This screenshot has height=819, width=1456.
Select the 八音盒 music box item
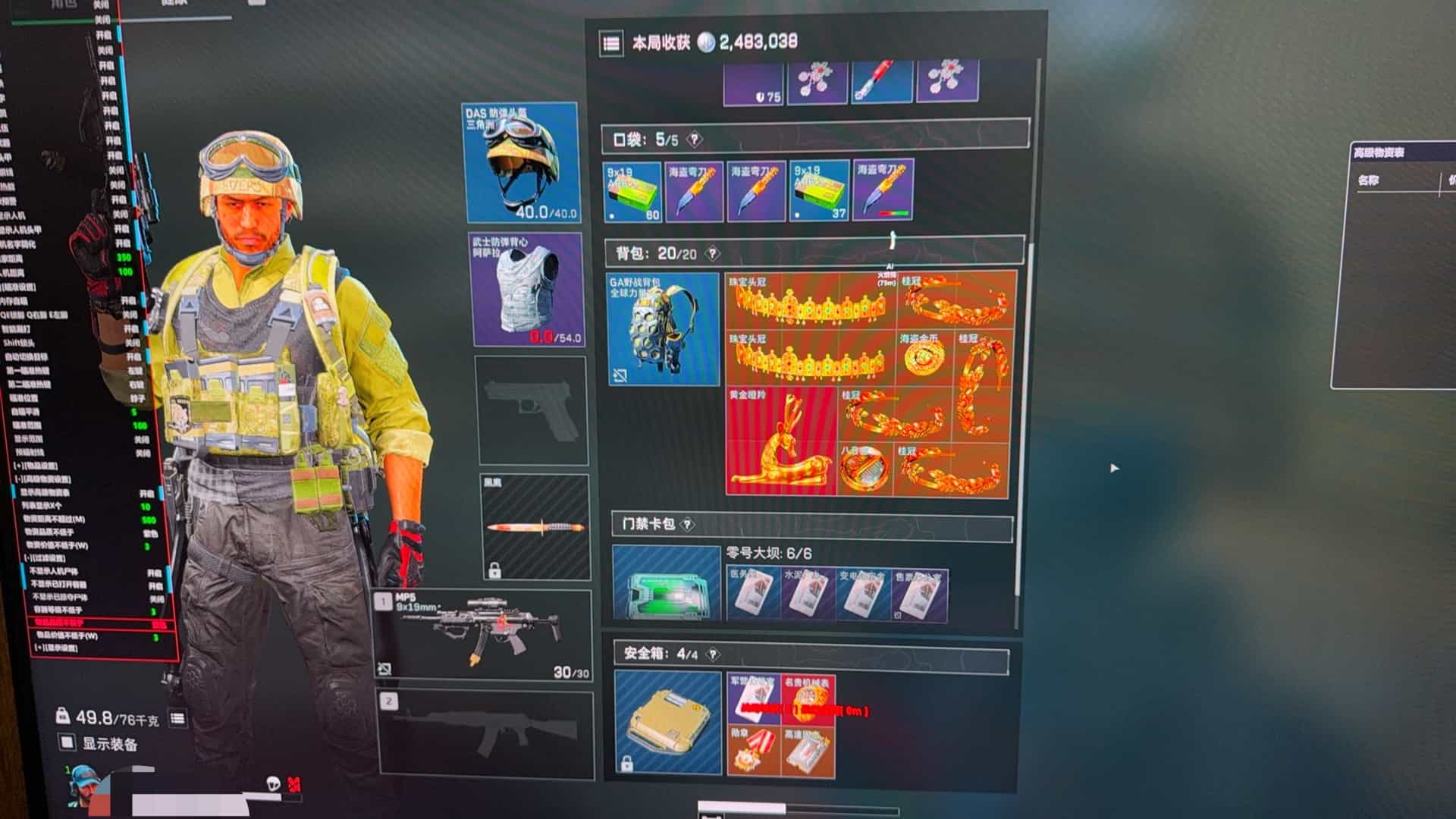coord(865,469)
